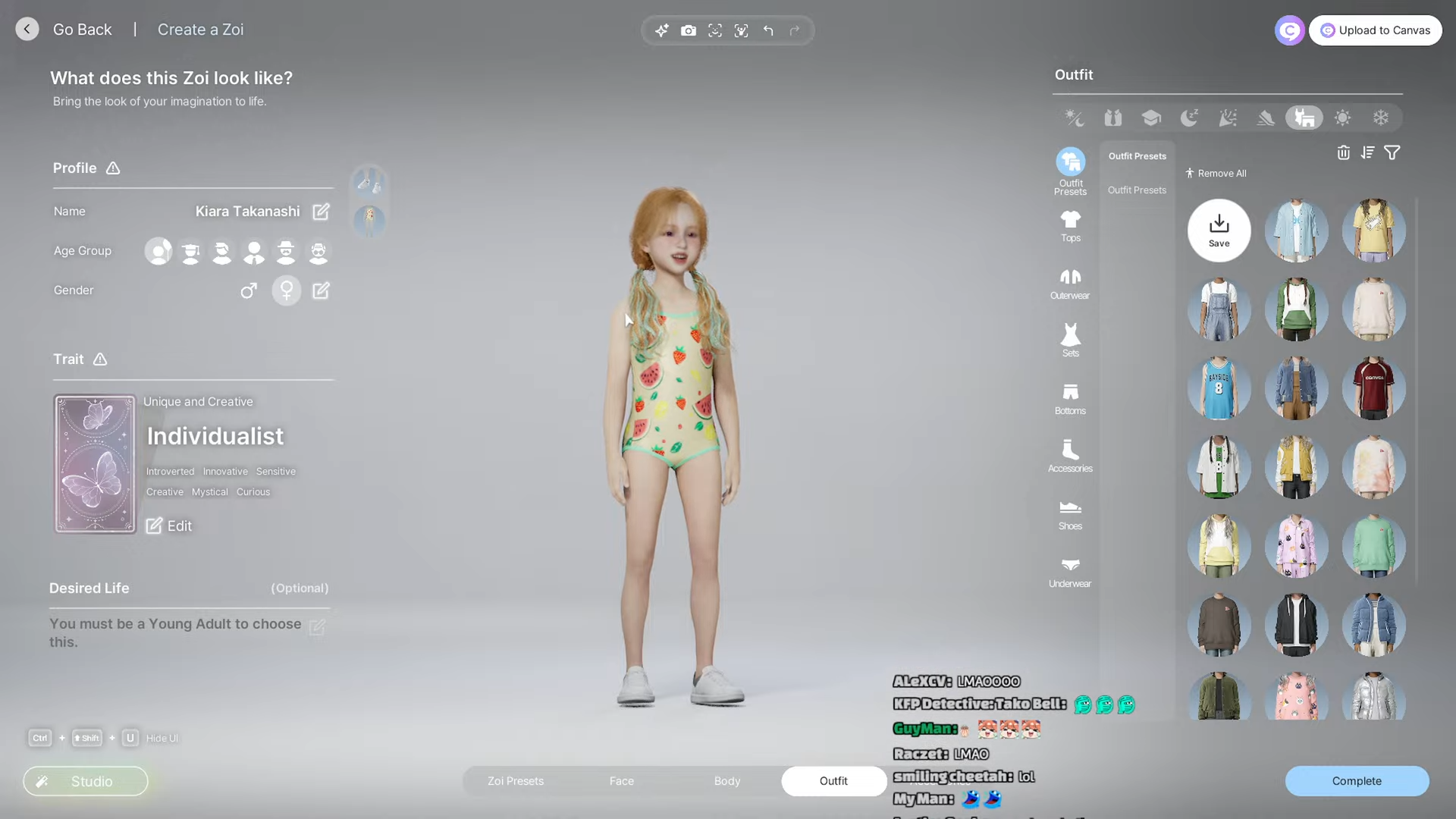The width and height of the screenshot is (1456, 819).
Task: Upload this Zoi to Canvas
Action: pos(1375,30)
